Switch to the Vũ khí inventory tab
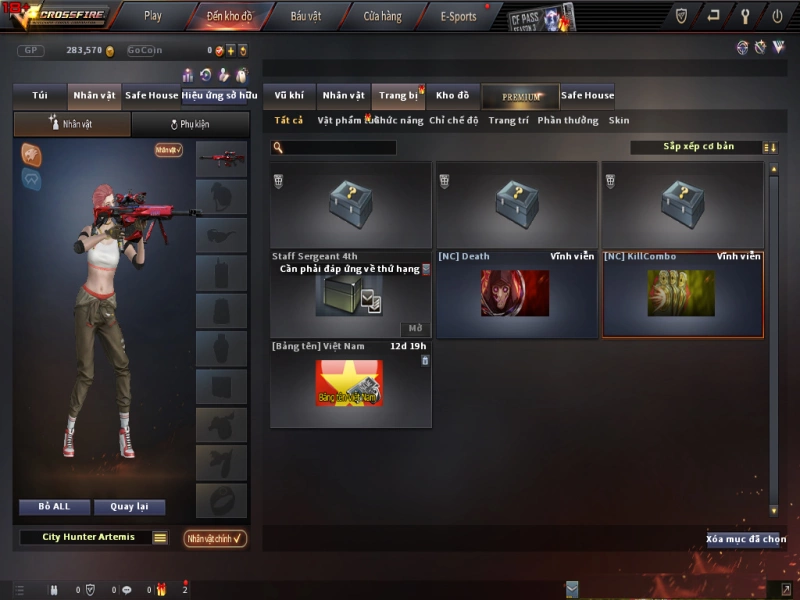The image size is (800, 600). 289,96
